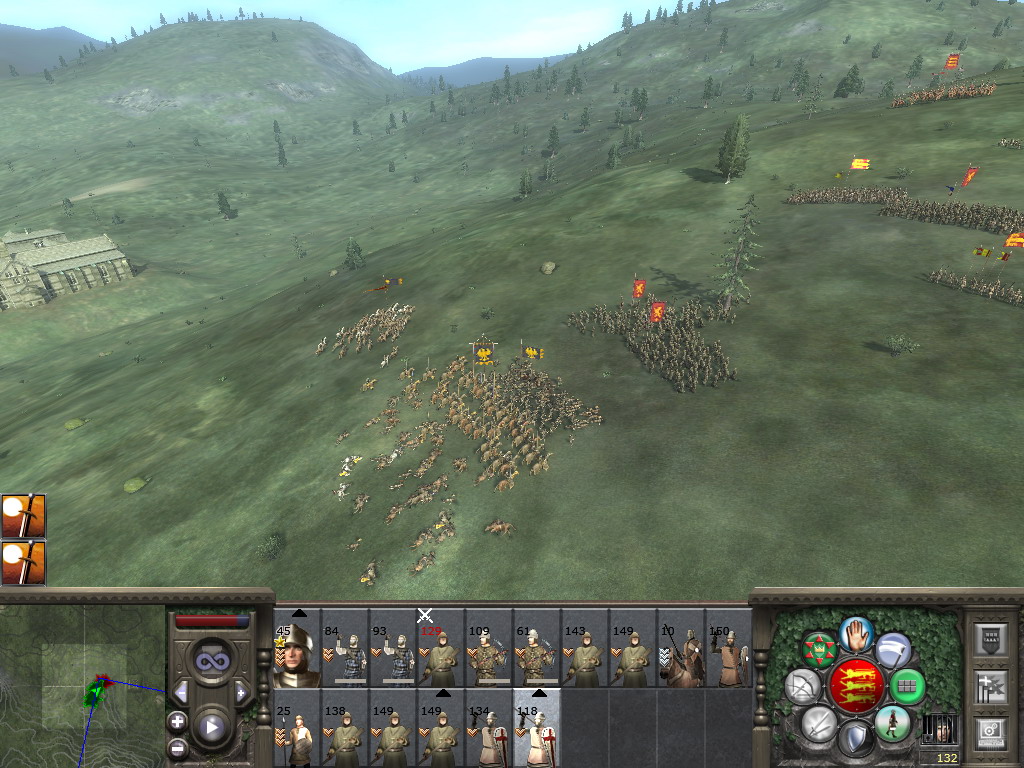The height and width of the screenshot is (768, 1024).
Task: Open the captured prisoners portrait button
Action: coord(938,727)
